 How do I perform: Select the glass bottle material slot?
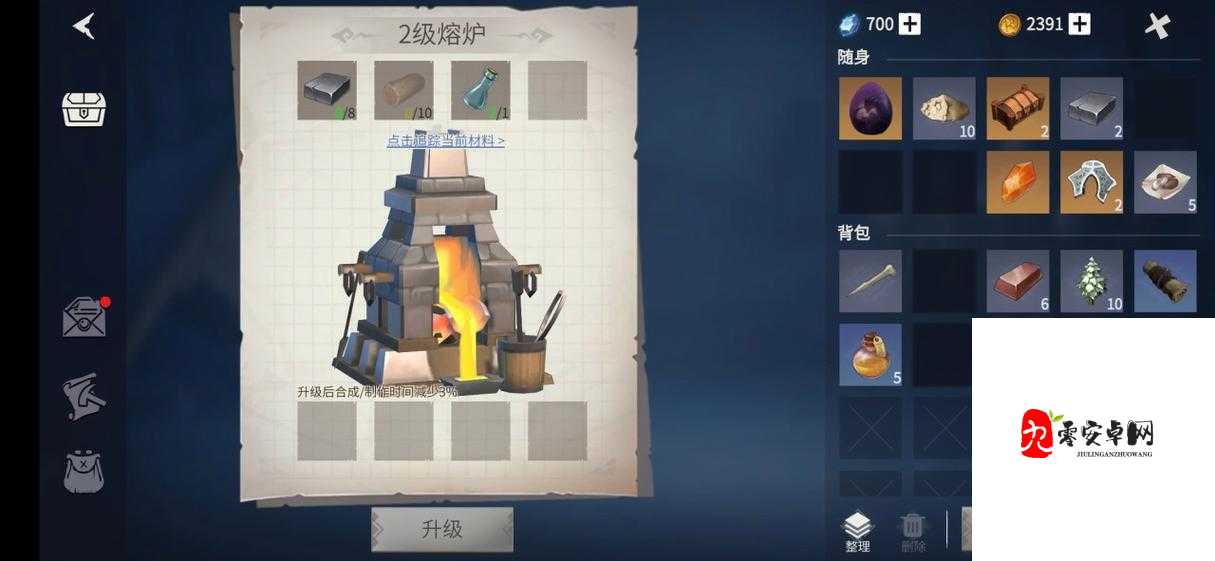click(480, 90)
